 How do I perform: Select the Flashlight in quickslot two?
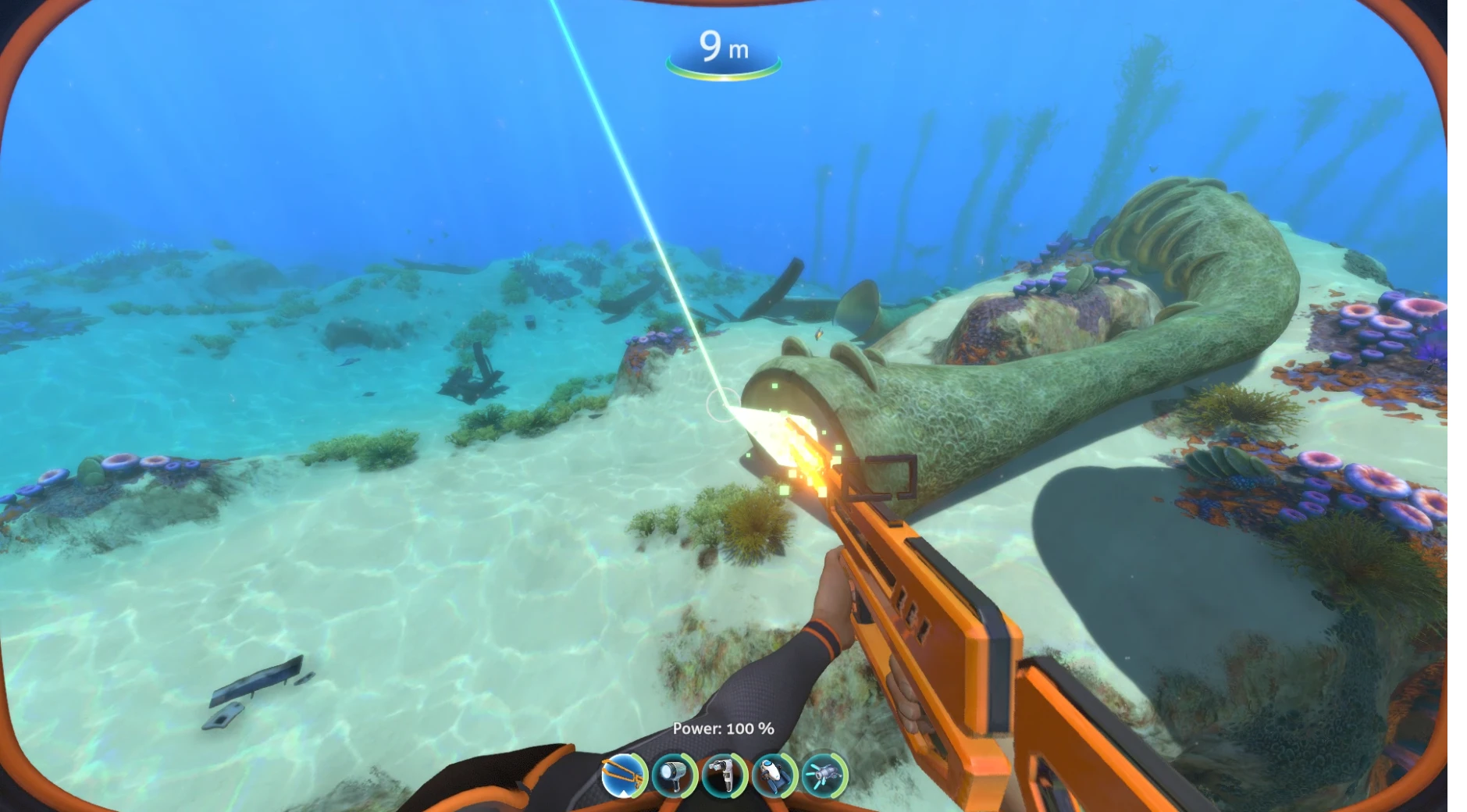(x=674, y=775)
